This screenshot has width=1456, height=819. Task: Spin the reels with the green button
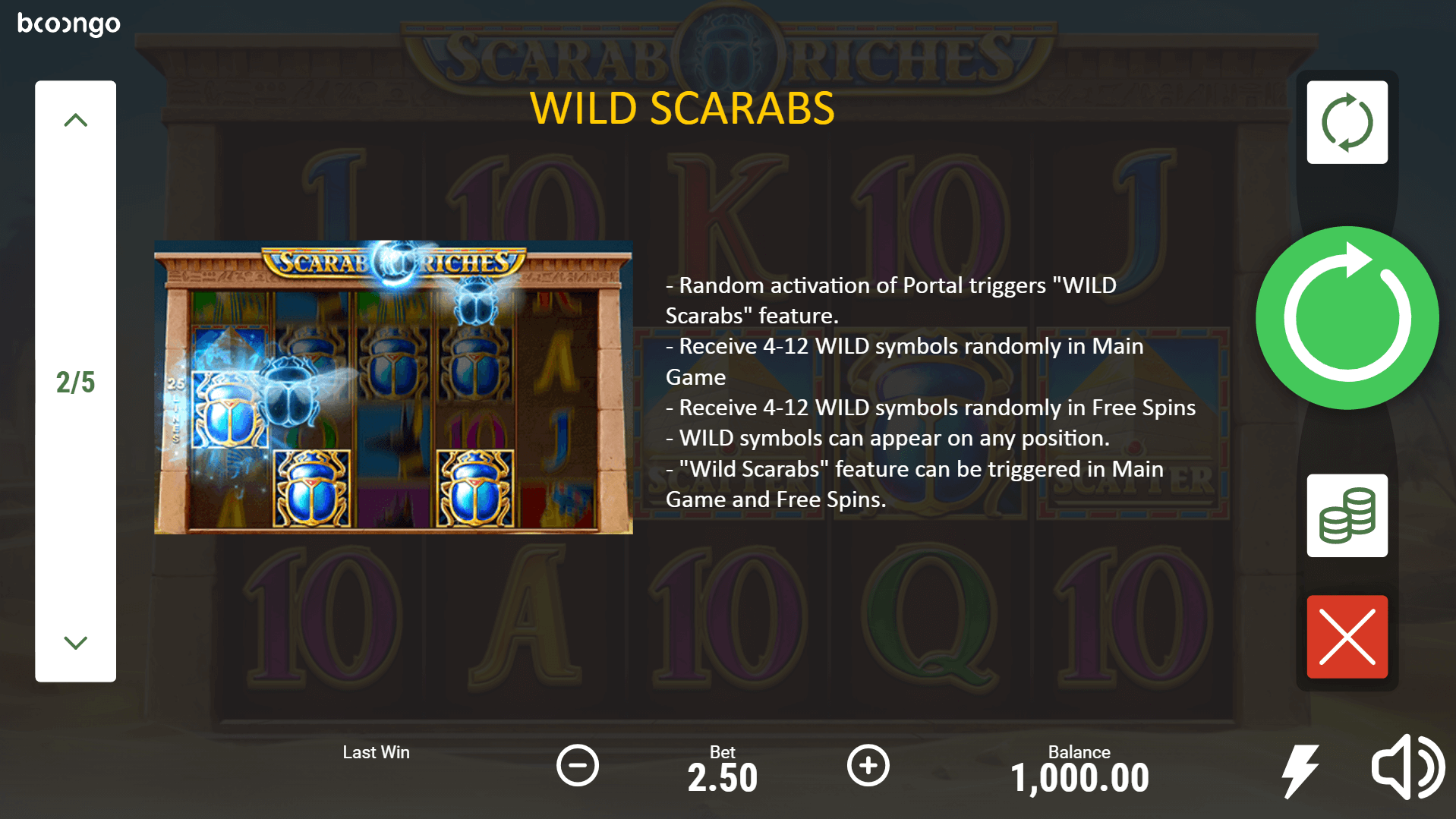[x=1347, y=318]
